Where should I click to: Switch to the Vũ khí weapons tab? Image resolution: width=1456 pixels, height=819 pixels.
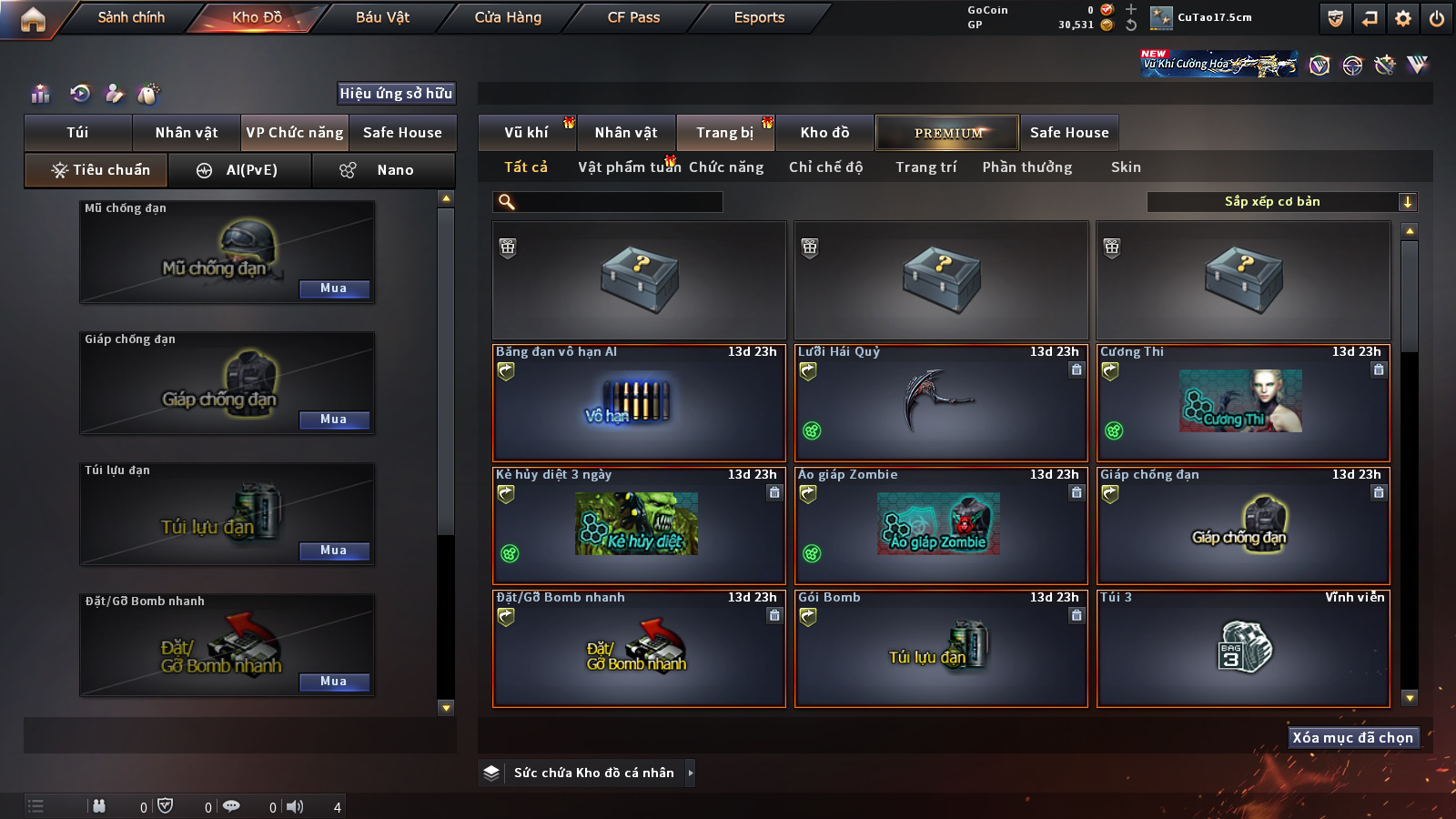(x=526, y=133)
